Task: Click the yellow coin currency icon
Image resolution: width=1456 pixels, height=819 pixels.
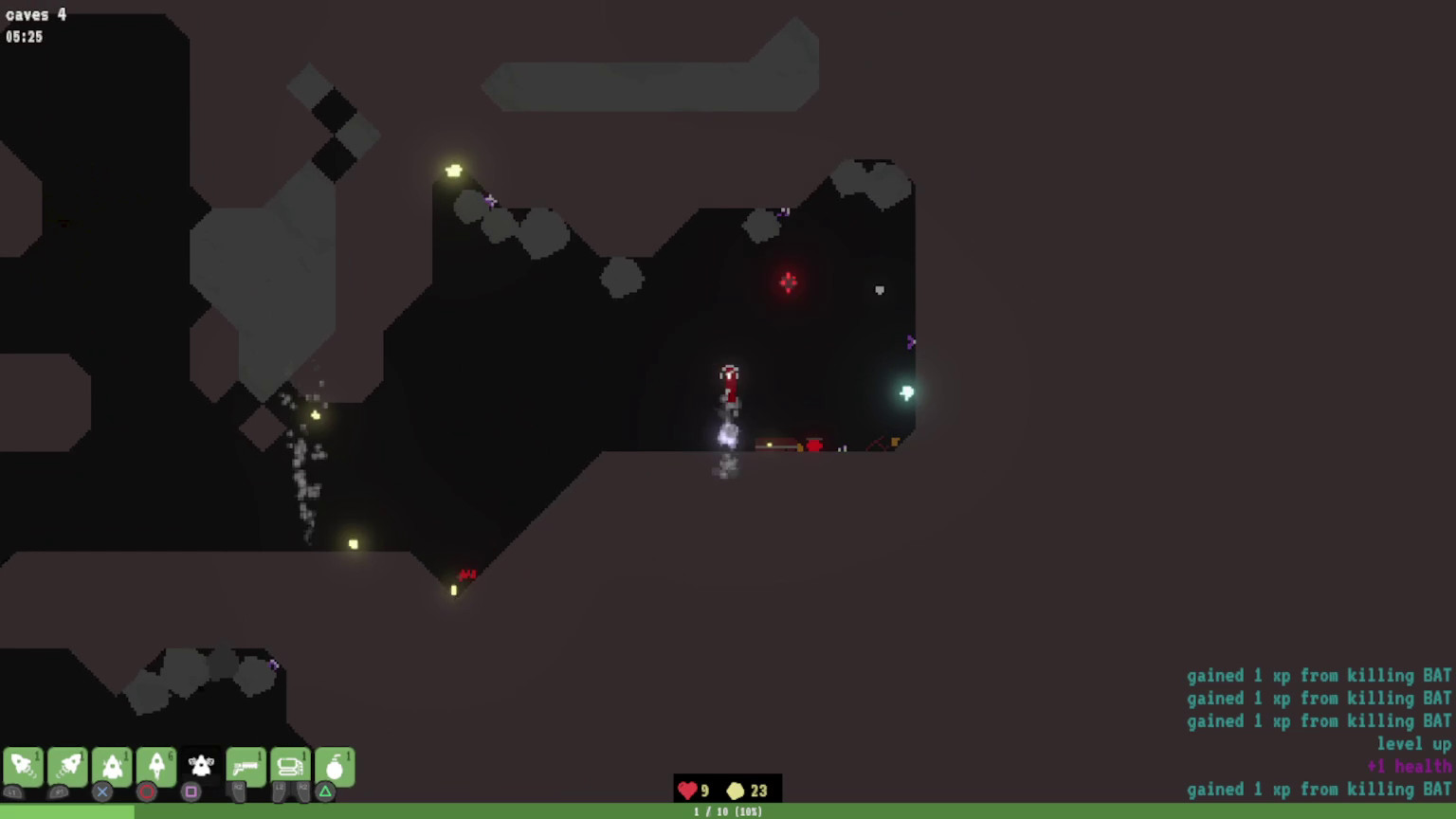Action: (736, 789)
